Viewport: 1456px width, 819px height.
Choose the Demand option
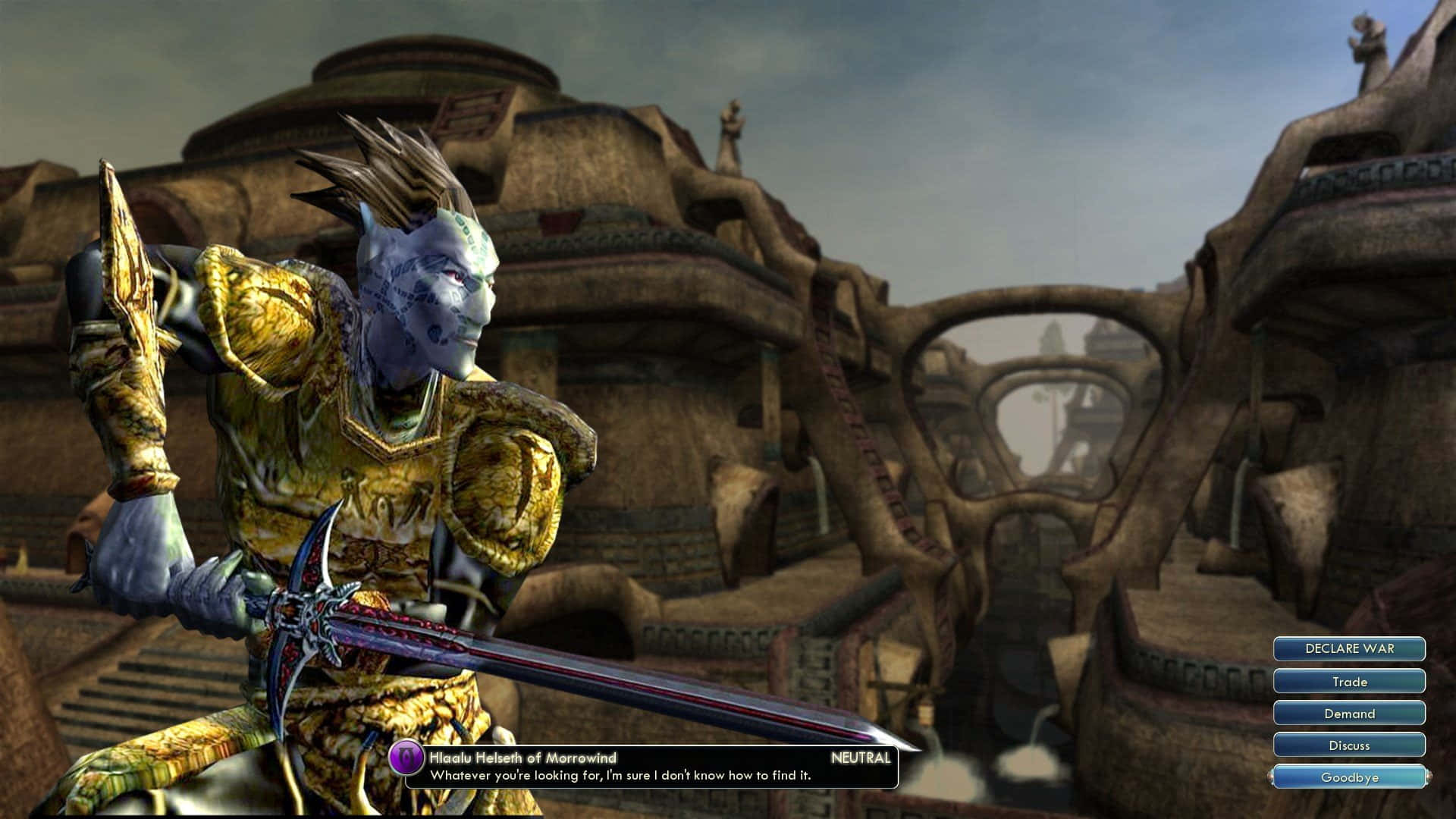1349,714
